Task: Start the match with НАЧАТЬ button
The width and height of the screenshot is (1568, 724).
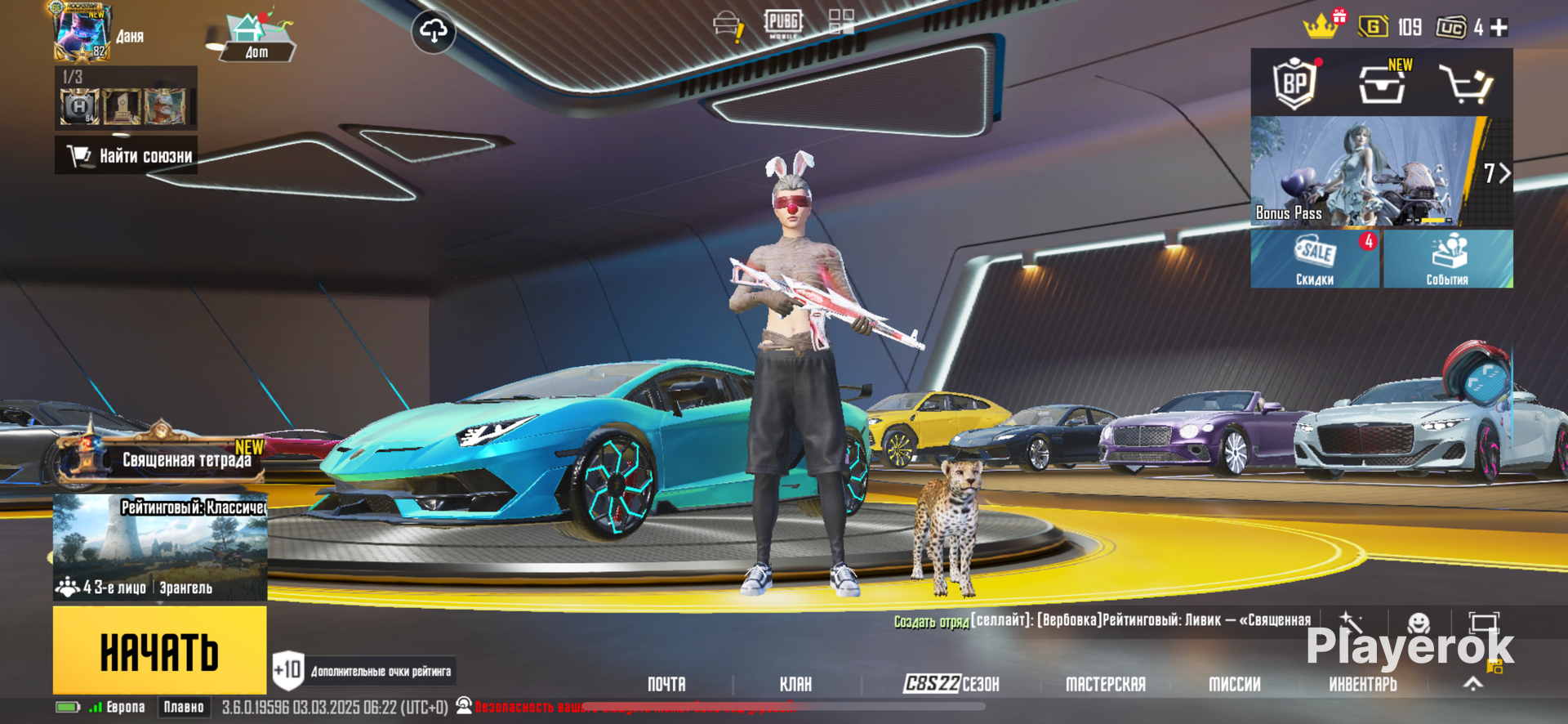Action: (159, 651)
